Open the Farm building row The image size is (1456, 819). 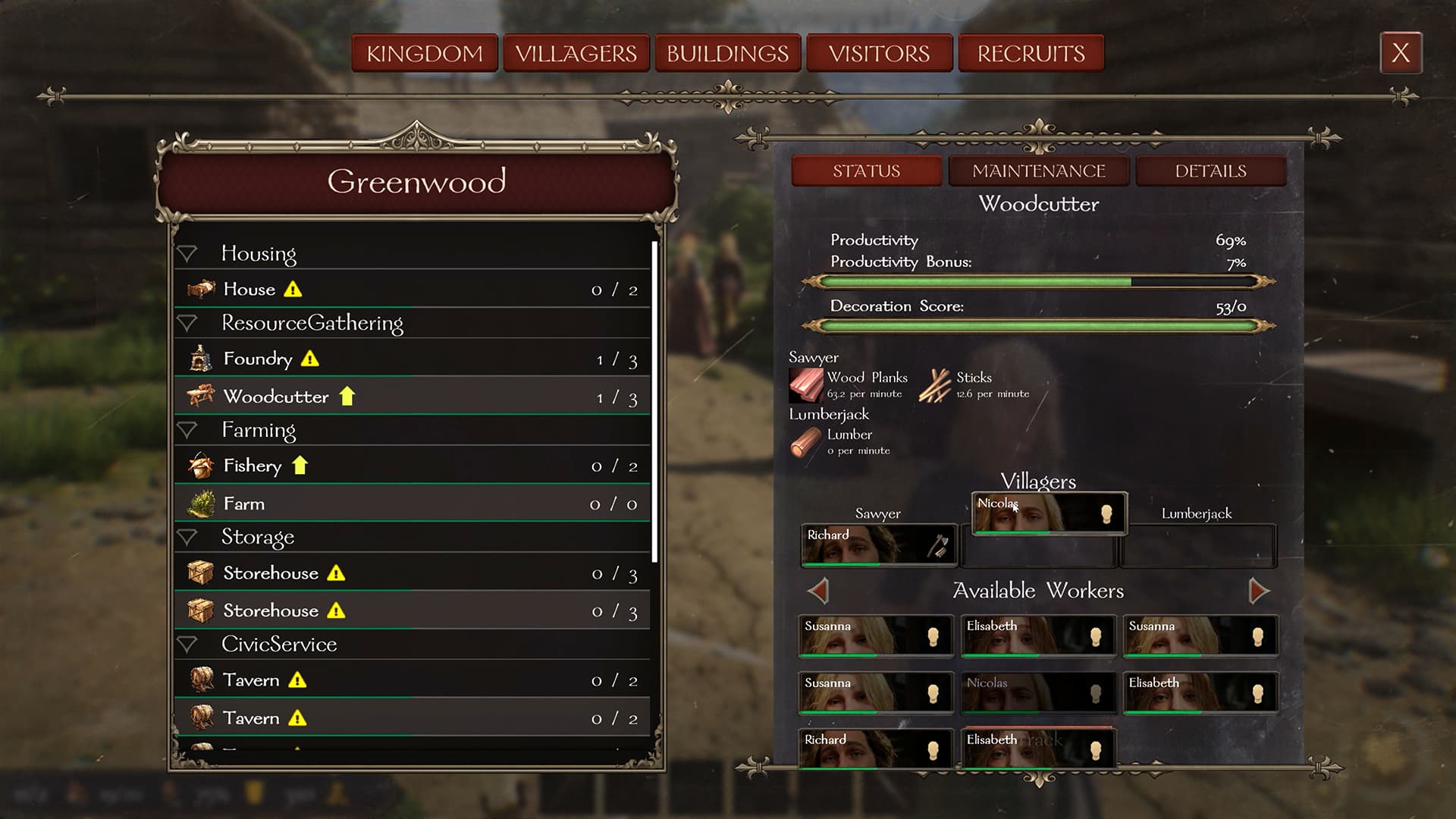coord(413,504)
